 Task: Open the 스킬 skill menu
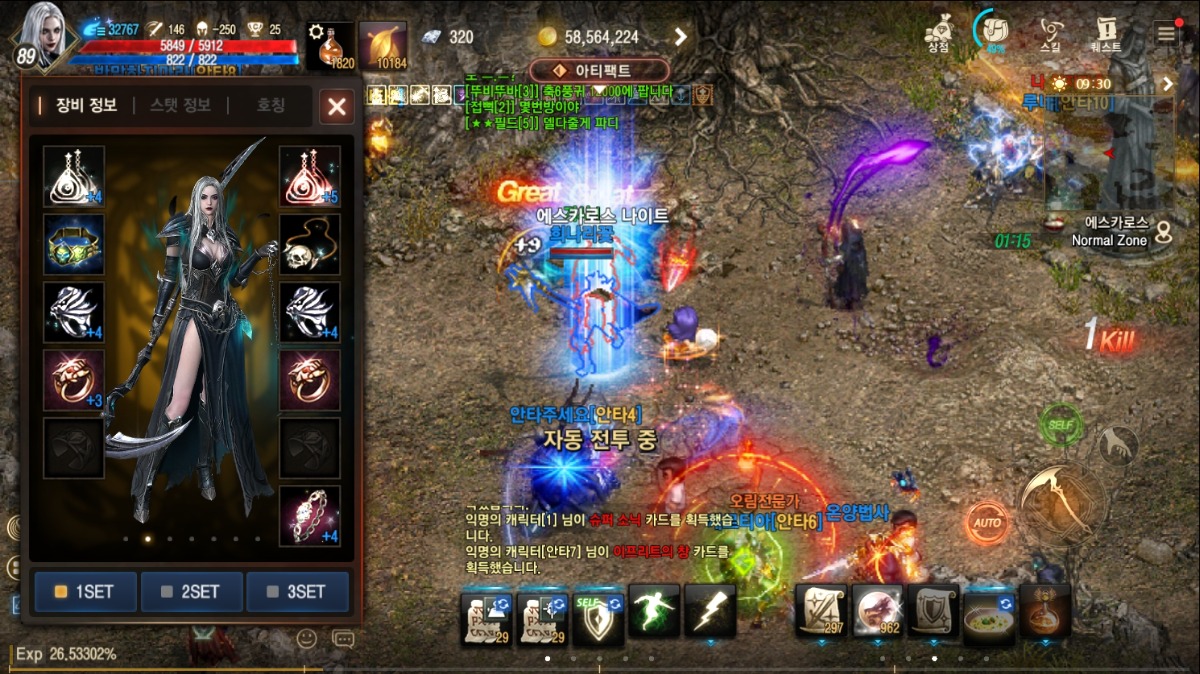pyautogui.click(x=1050, y=35)
